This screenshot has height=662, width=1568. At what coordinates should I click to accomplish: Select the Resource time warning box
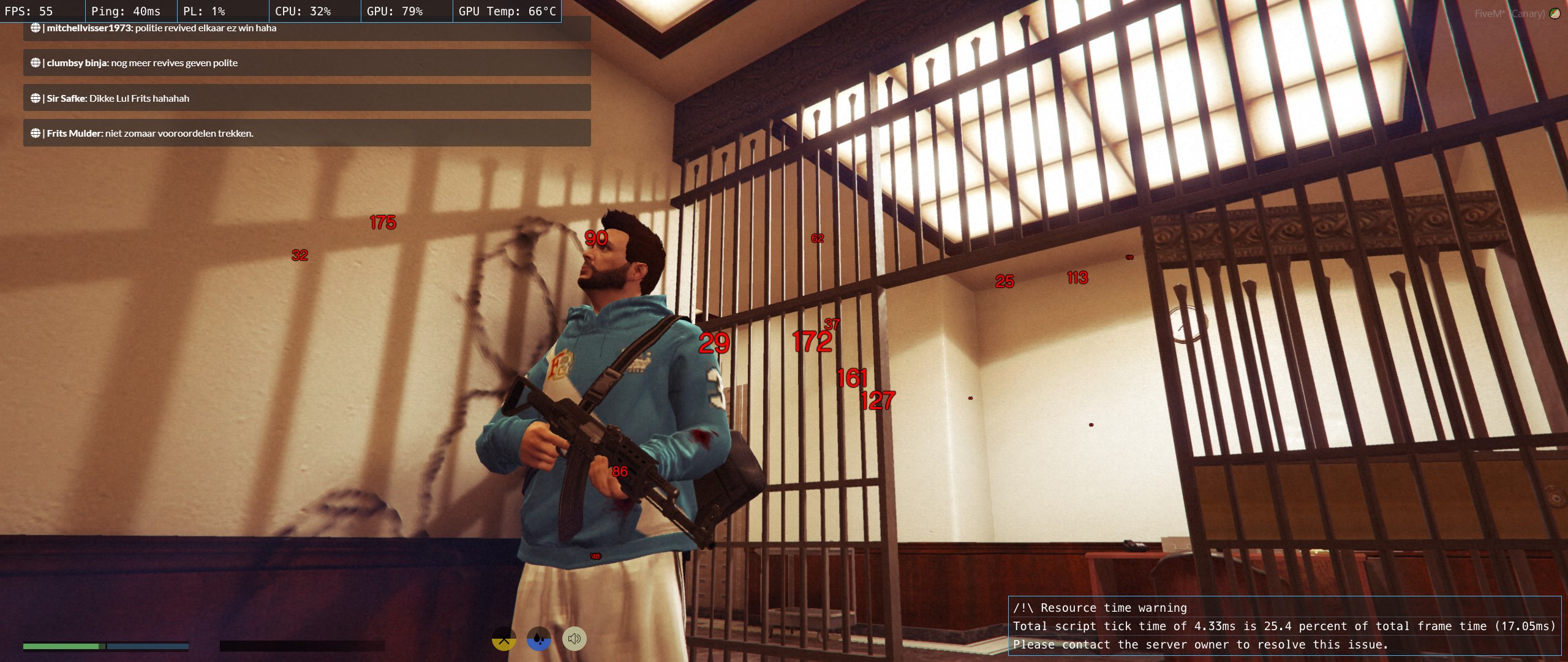click(1284, 626)
